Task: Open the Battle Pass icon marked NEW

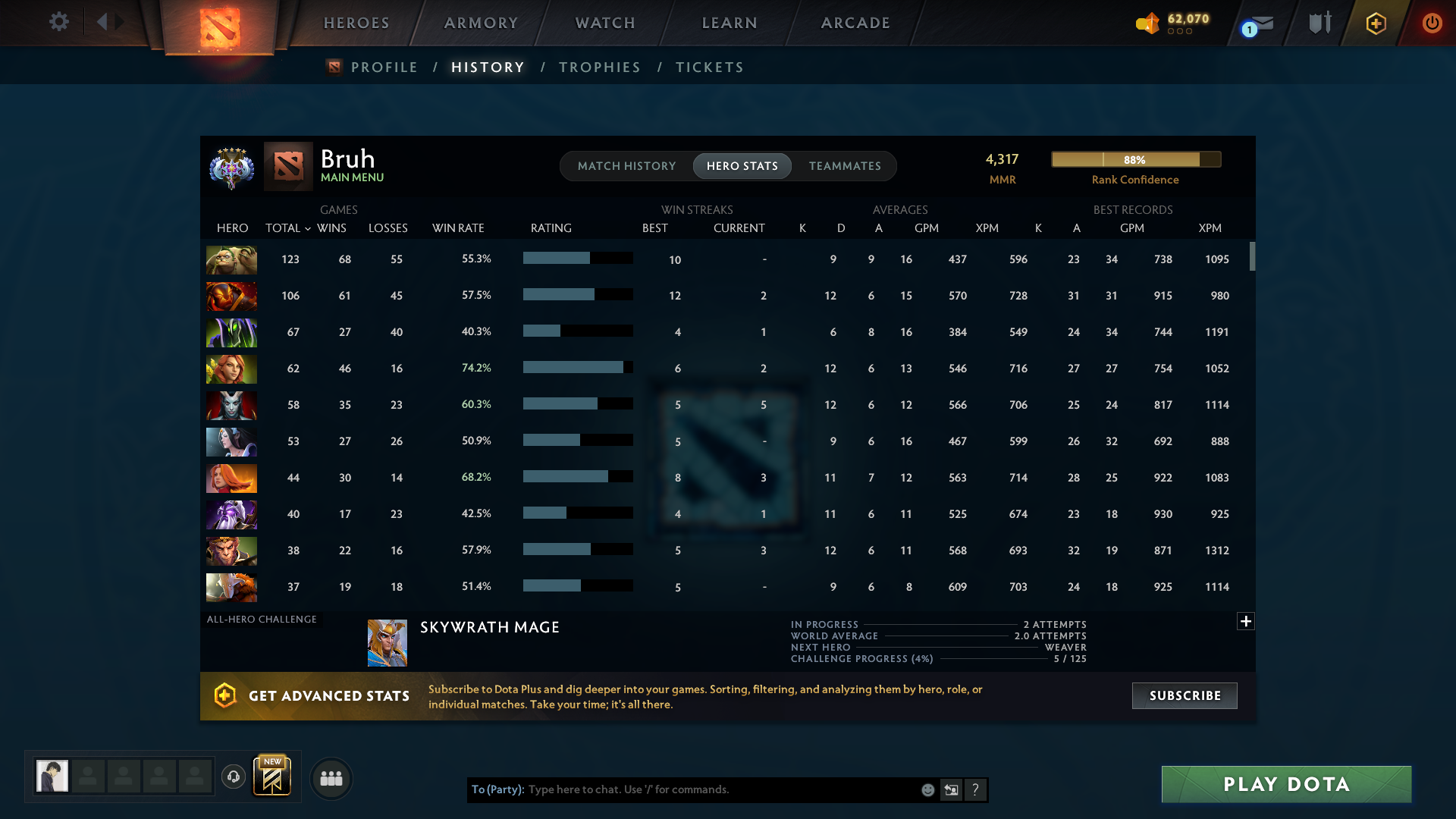Action: click(x=272, y=777)
